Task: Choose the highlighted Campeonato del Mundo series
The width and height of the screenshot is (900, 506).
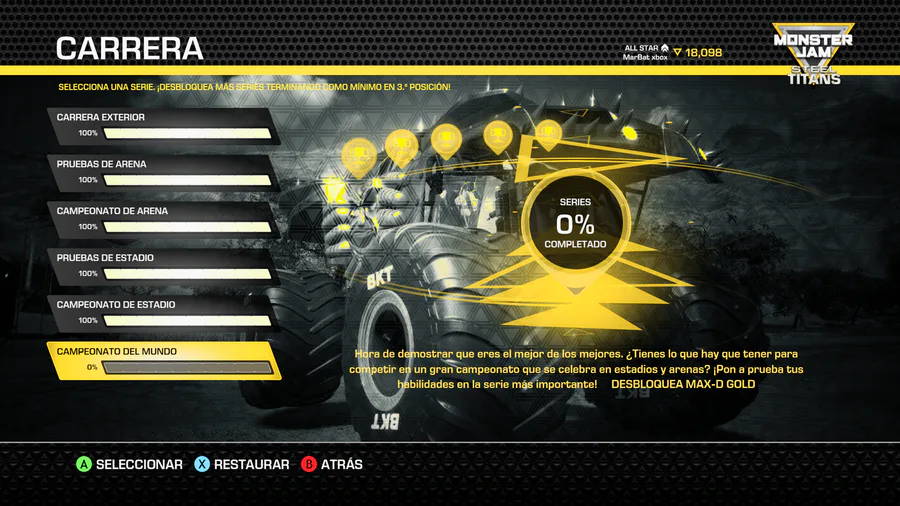Action: [162, 360]
